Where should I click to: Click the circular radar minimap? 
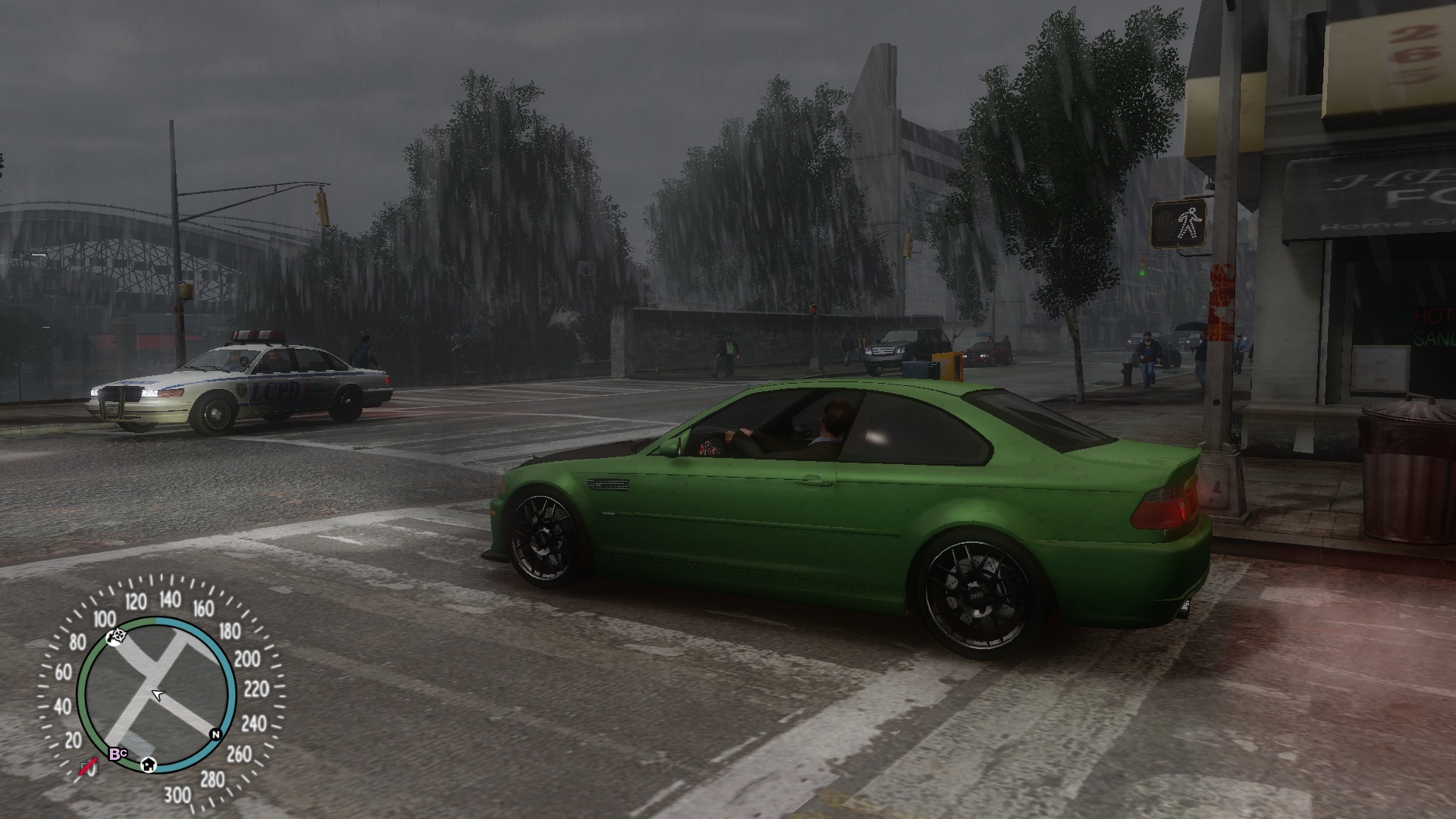[156, 695]
